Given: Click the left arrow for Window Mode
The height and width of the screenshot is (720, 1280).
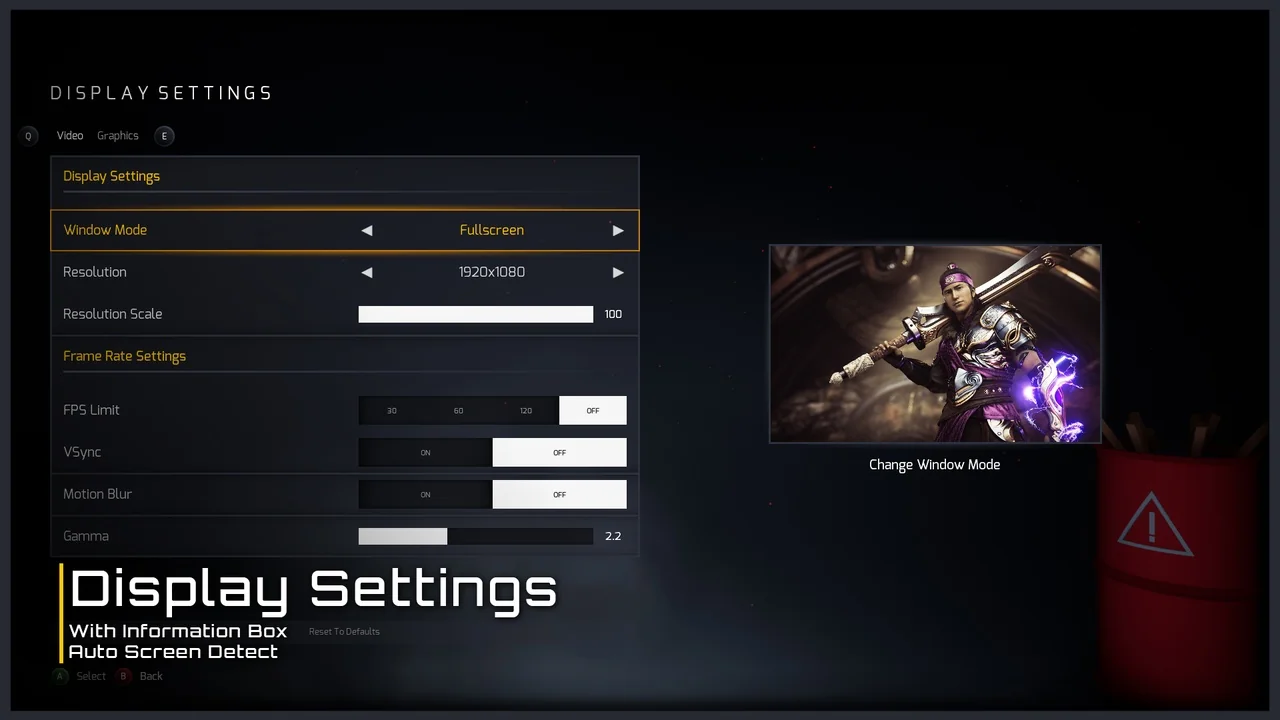Looking at the screenshot, I should tap(367, 230).
